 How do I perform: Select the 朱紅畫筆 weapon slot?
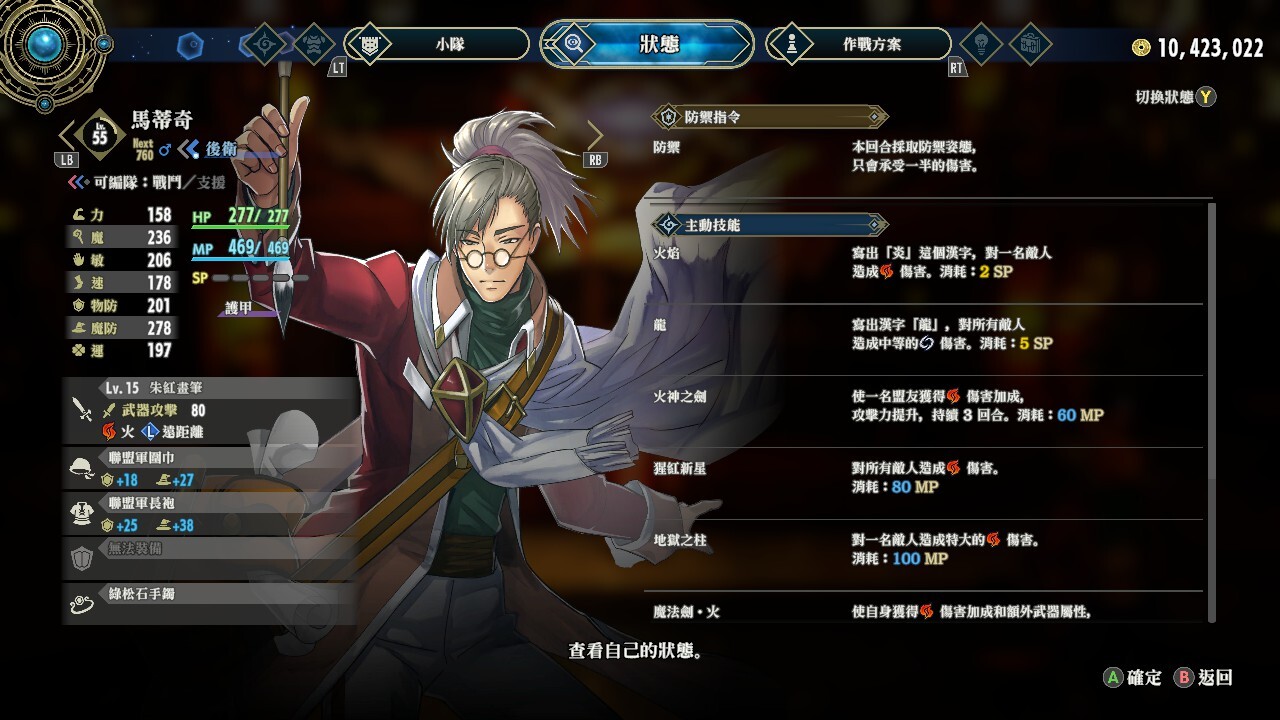pos(210,409)
